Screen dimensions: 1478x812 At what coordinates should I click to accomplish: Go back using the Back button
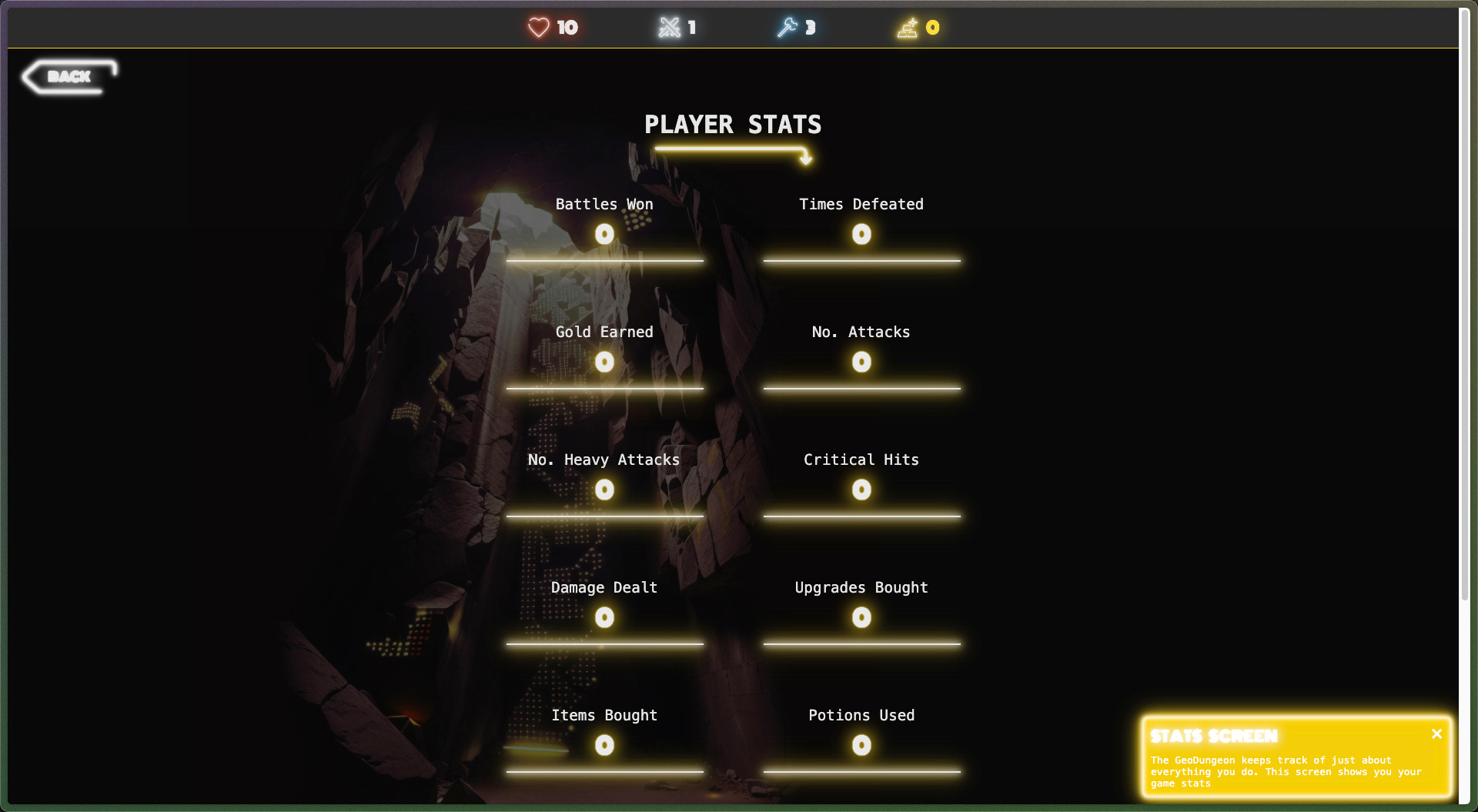[69, 76]
